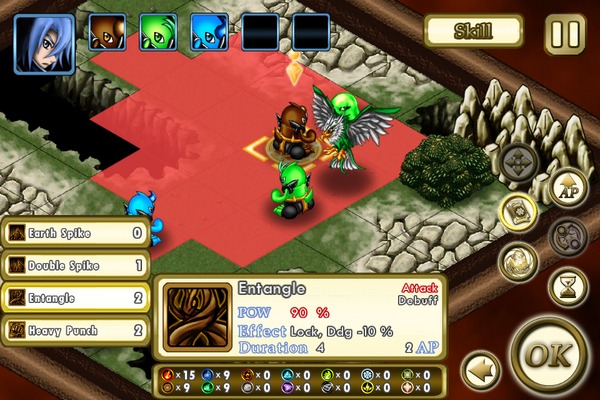Choose the blue monster portrait

[x=209, y=33]
